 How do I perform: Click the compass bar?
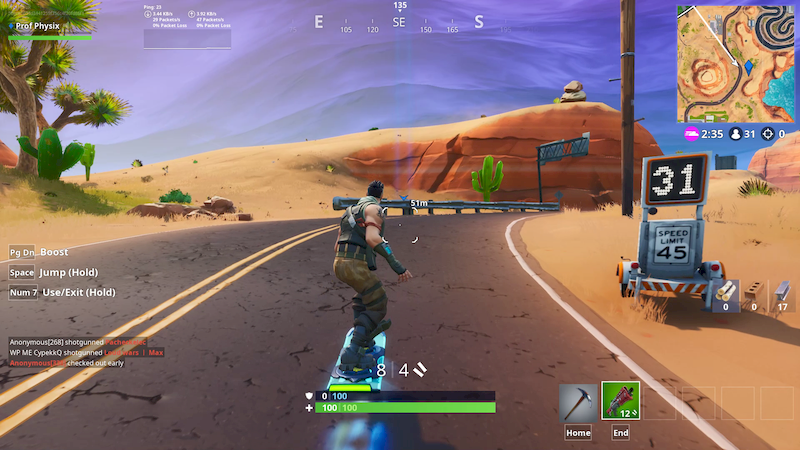coord(399,24)
